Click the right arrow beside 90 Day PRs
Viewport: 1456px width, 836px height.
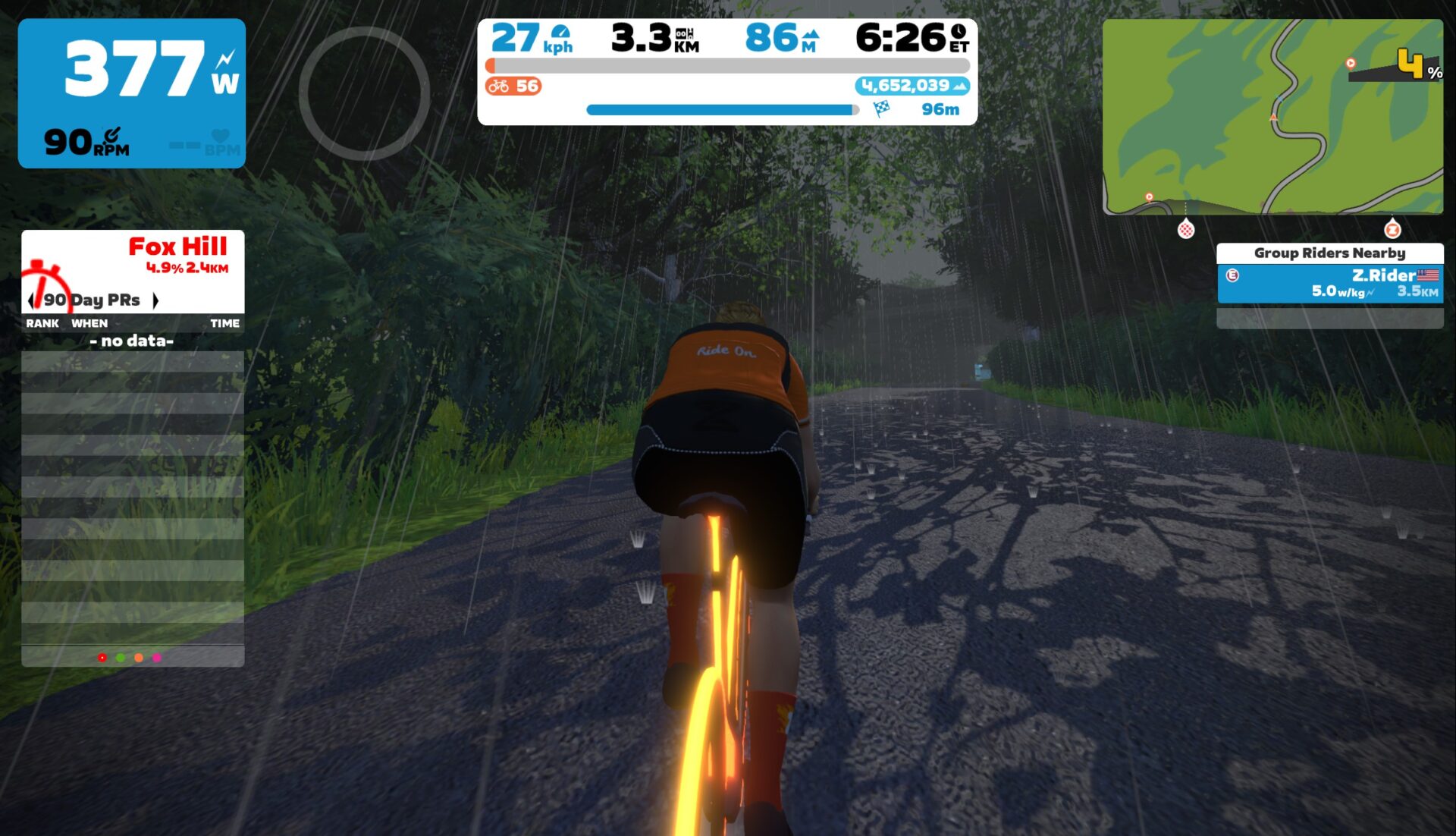(158, 300)
